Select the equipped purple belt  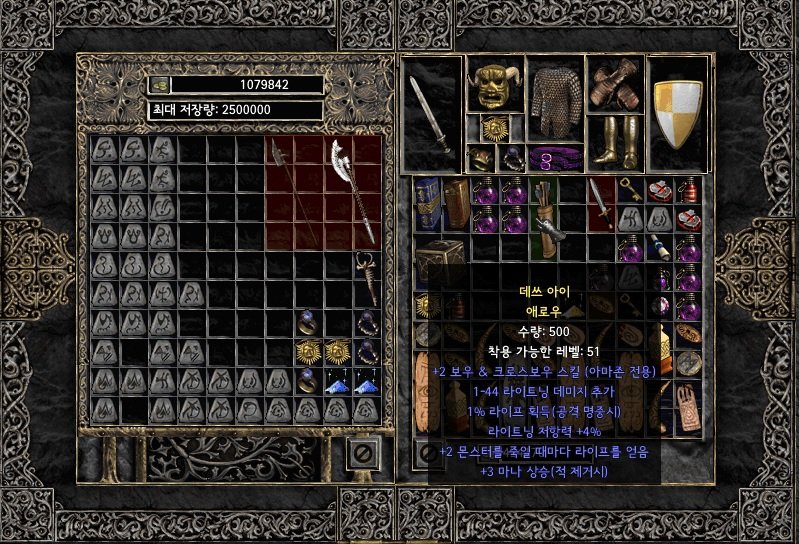tap(554, 158)
